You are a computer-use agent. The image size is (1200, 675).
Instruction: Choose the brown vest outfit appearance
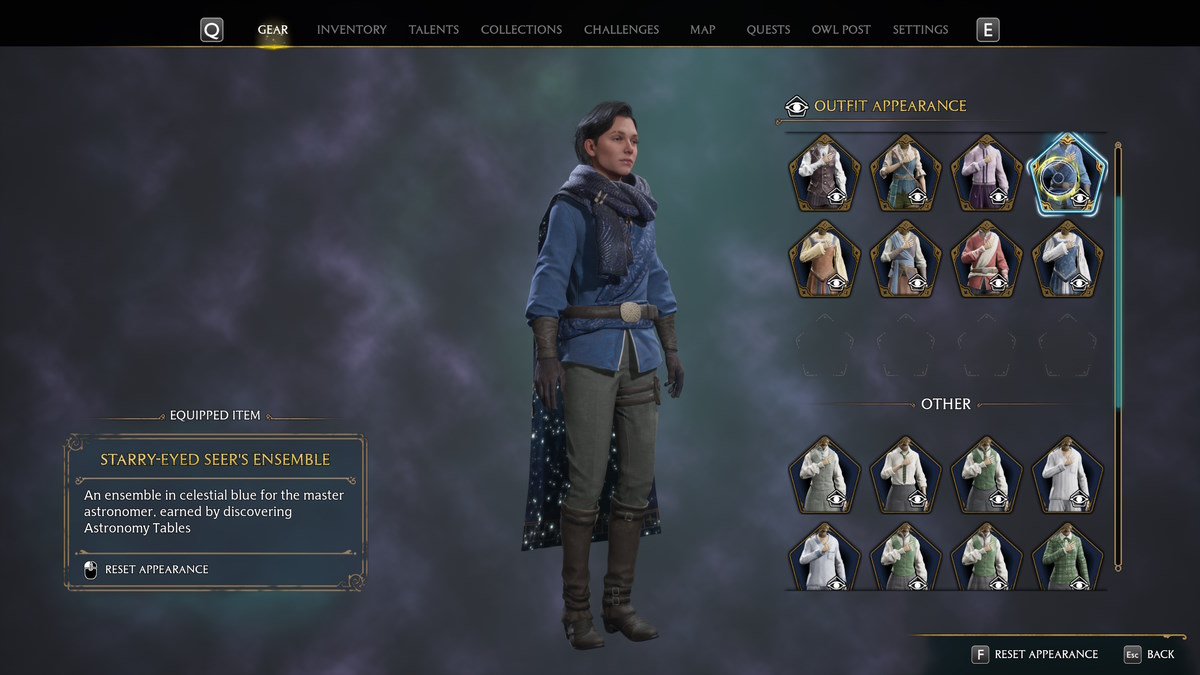[x=825, y=174]
